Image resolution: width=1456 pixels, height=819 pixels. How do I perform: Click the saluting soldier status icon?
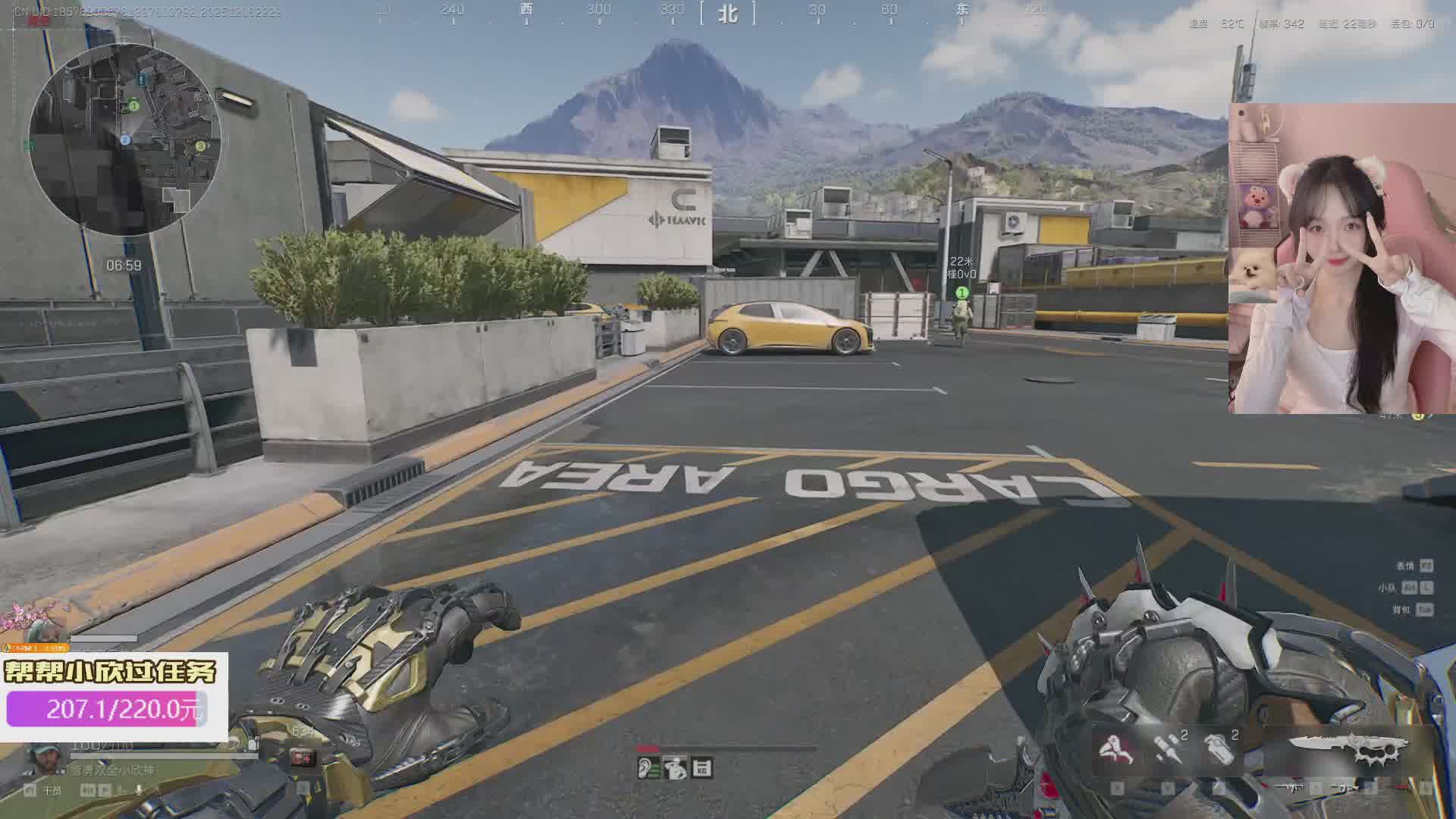click(674, 768)
